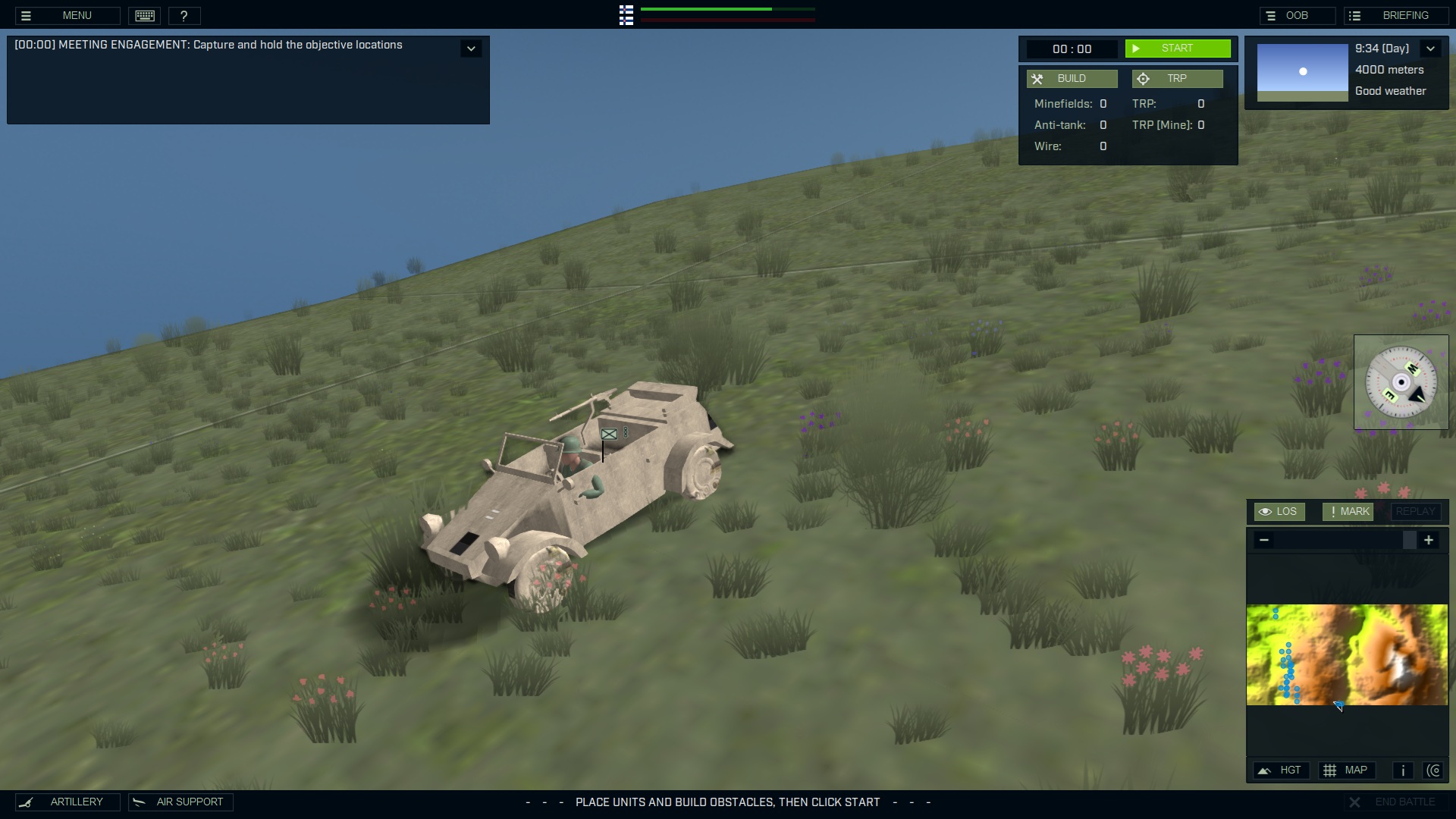
Task: Click the compass widget on the right
Action: pos(1401,382)
